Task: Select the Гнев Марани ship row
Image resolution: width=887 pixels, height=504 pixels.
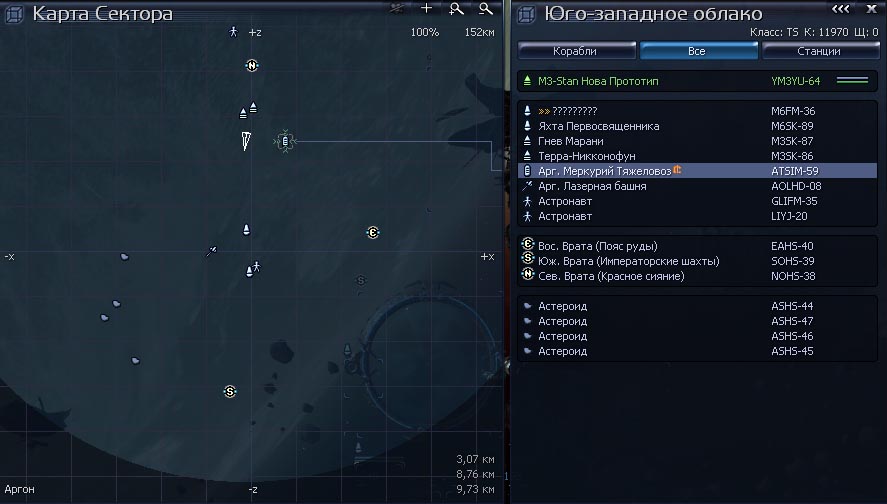Action: (x=580, y=141)
